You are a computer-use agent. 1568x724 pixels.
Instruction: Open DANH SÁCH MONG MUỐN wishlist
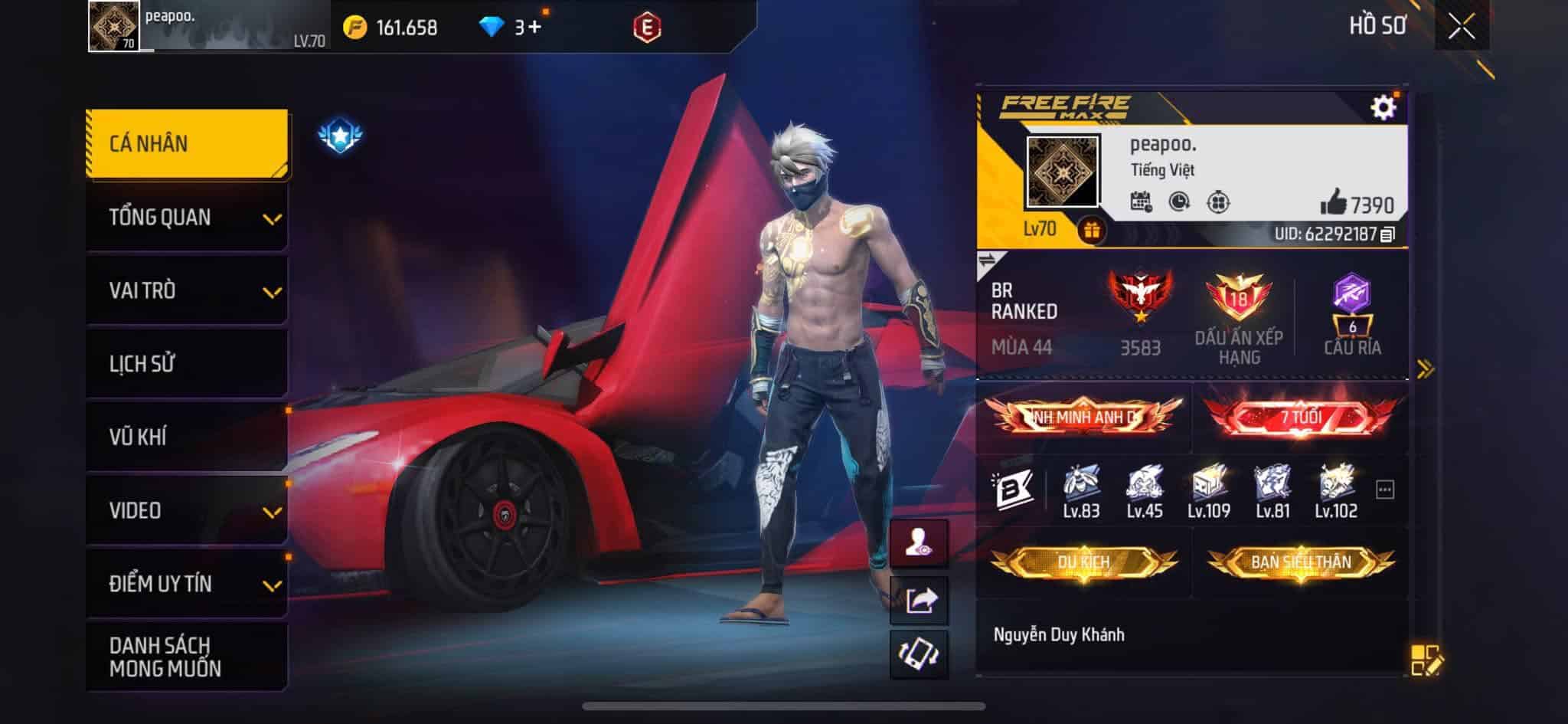(x=187, y=657)
